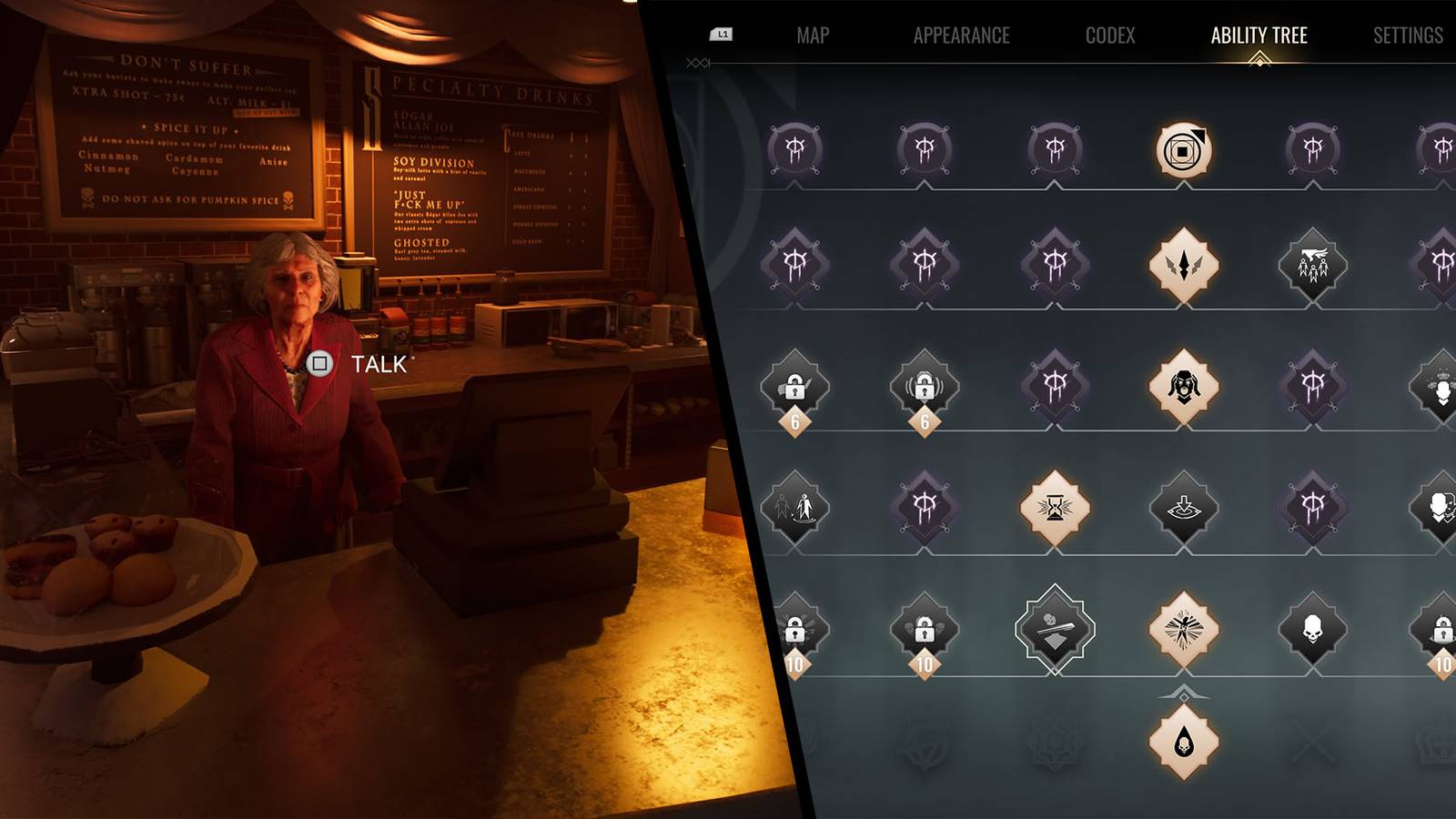Choose the skull-droplet ability at the bottom
This screenshot has width=1456, height=819.
(x=1186, y=743)
